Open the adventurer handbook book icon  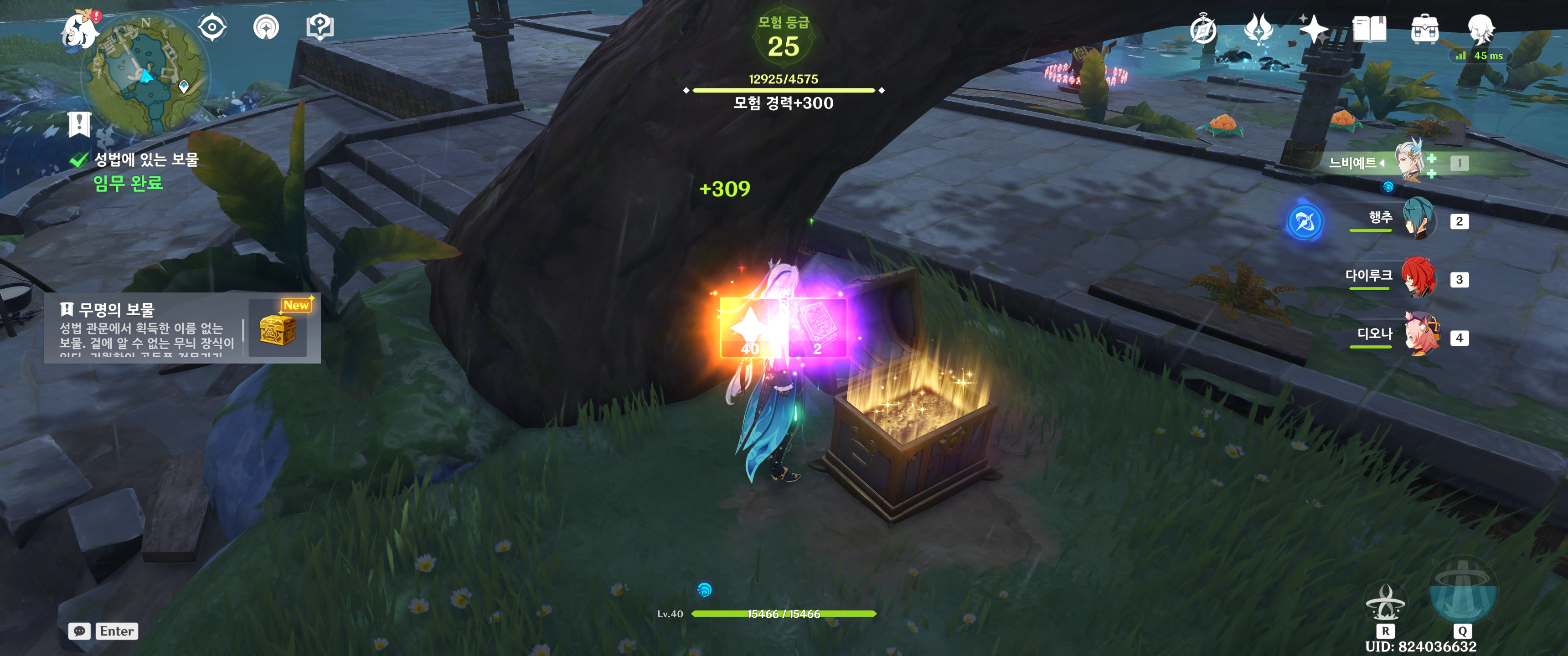(x=1369, y=29)
